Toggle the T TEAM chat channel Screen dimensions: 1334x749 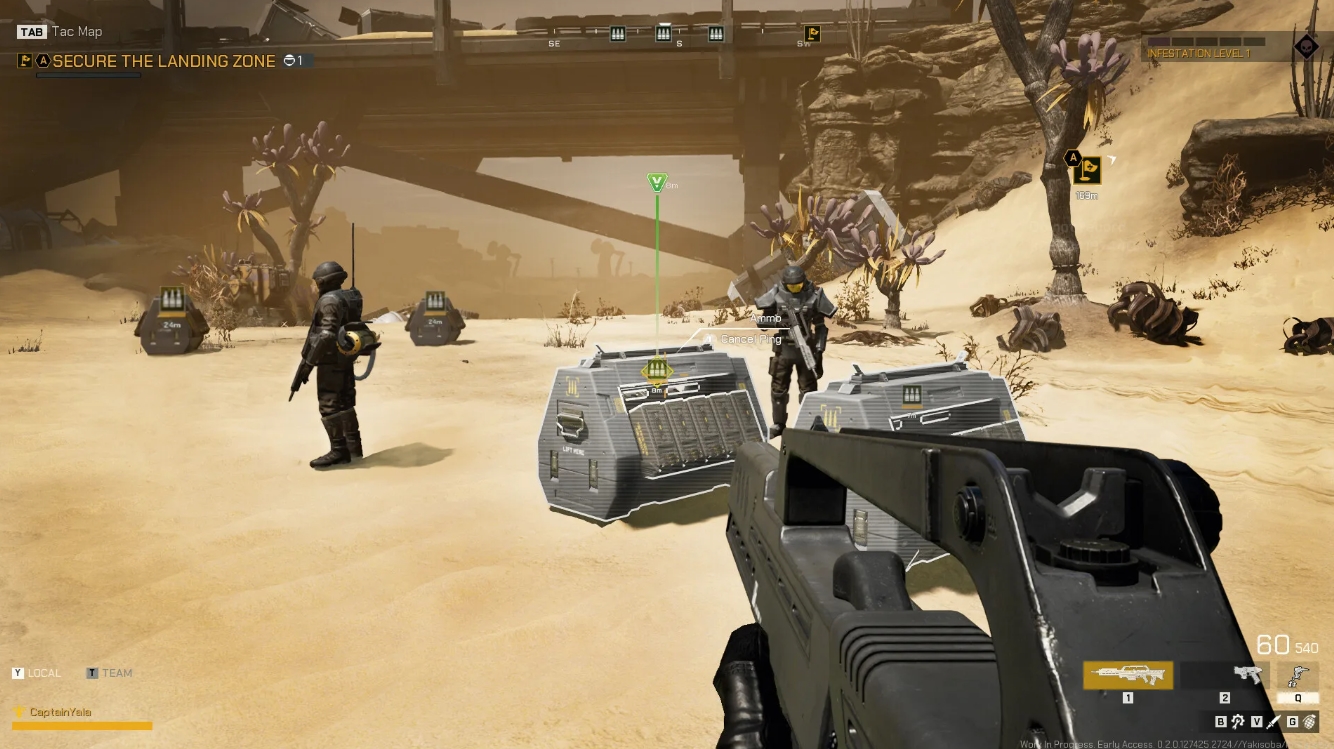[109, 673]
